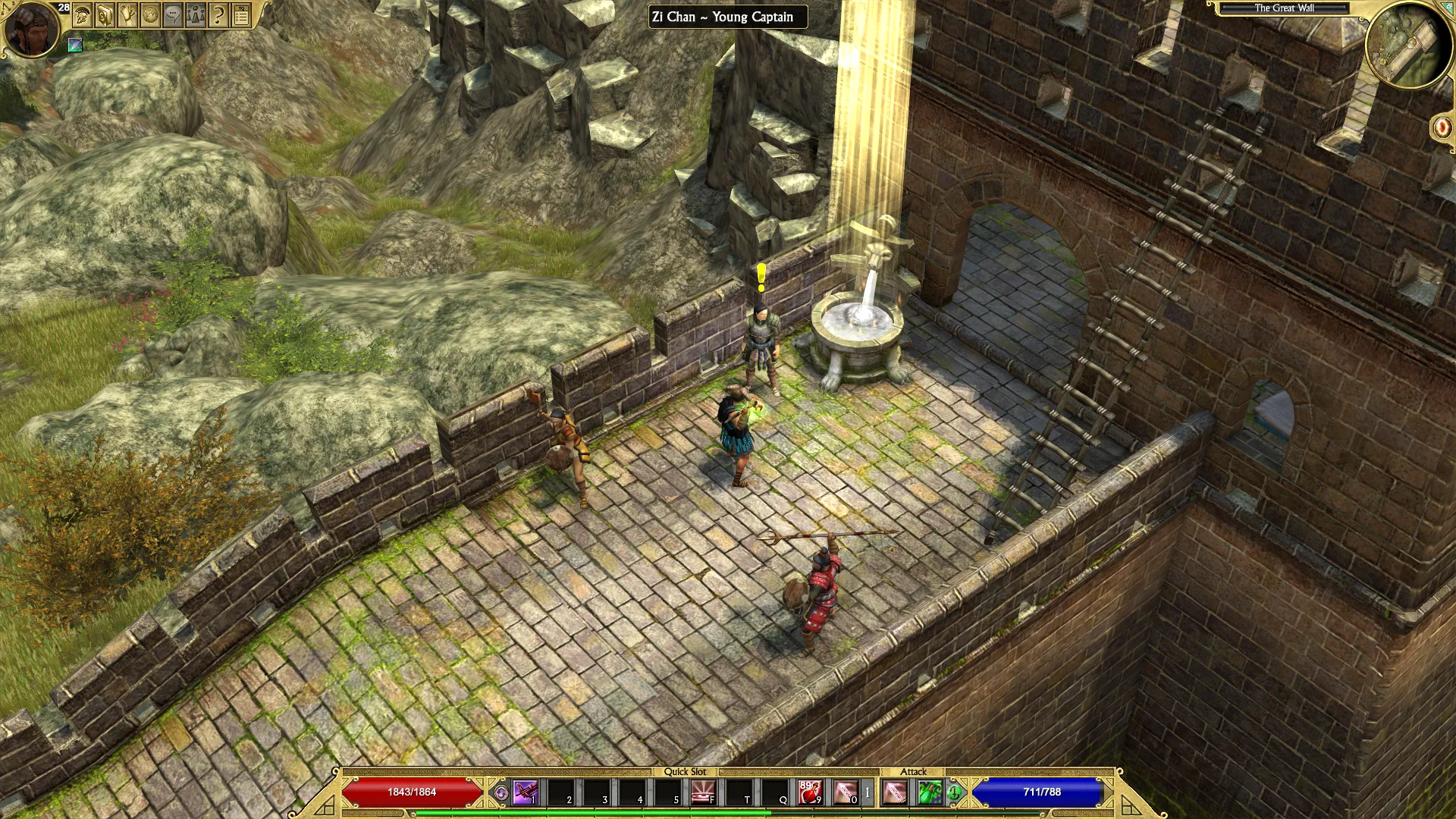1456x819 pixels.
Task: Select the green potion attack slot
Action: 930,793
